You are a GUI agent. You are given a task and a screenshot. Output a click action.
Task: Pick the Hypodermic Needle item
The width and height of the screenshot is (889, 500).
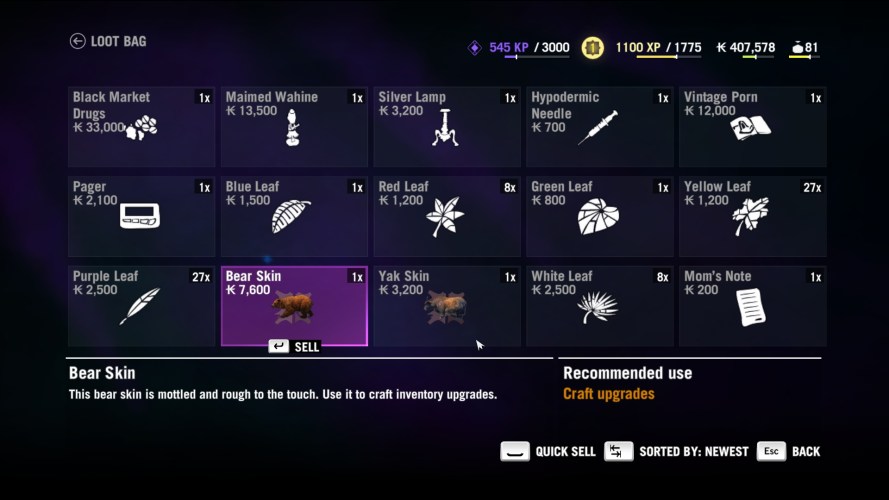coord(599,126)
